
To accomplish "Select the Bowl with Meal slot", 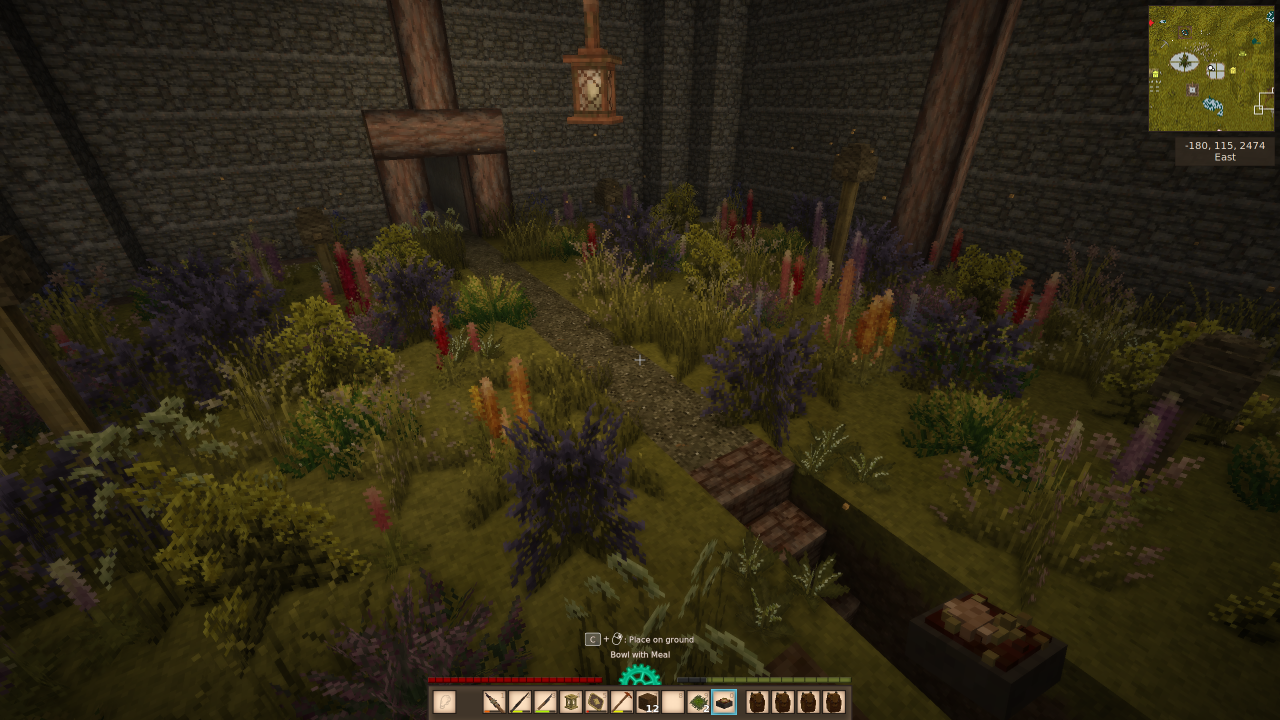I will [x=724, y=702].
